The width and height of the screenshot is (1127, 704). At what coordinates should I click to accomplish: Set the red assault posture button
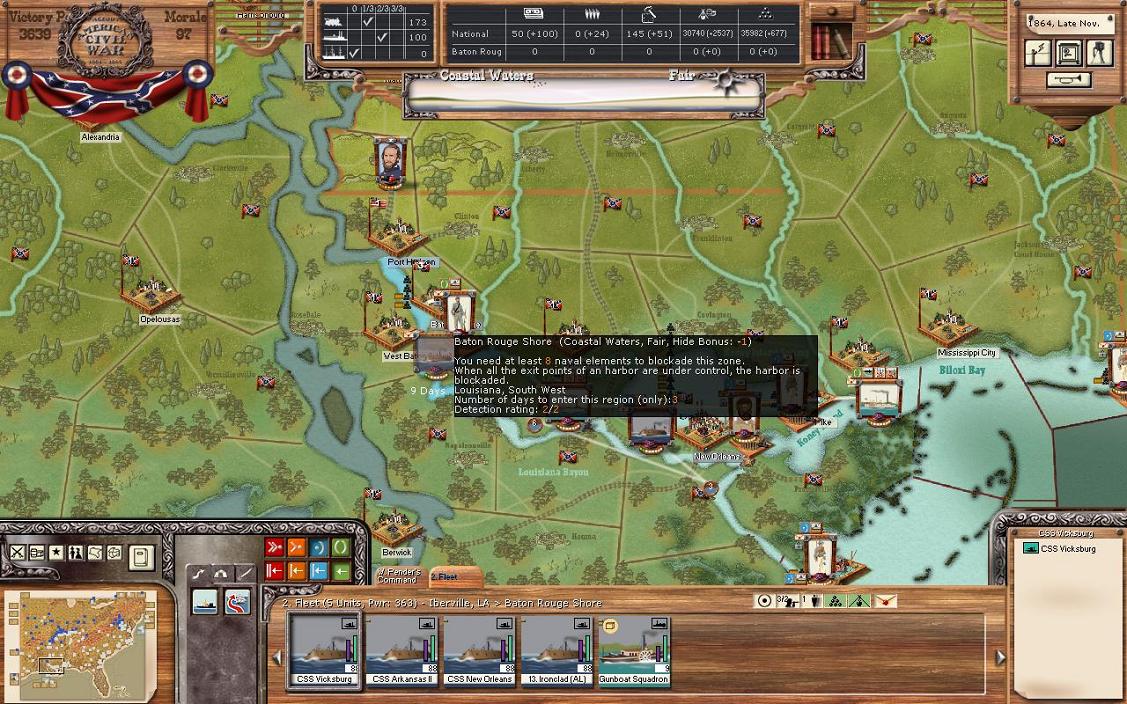pyautogui.click(x=274, y=548)
